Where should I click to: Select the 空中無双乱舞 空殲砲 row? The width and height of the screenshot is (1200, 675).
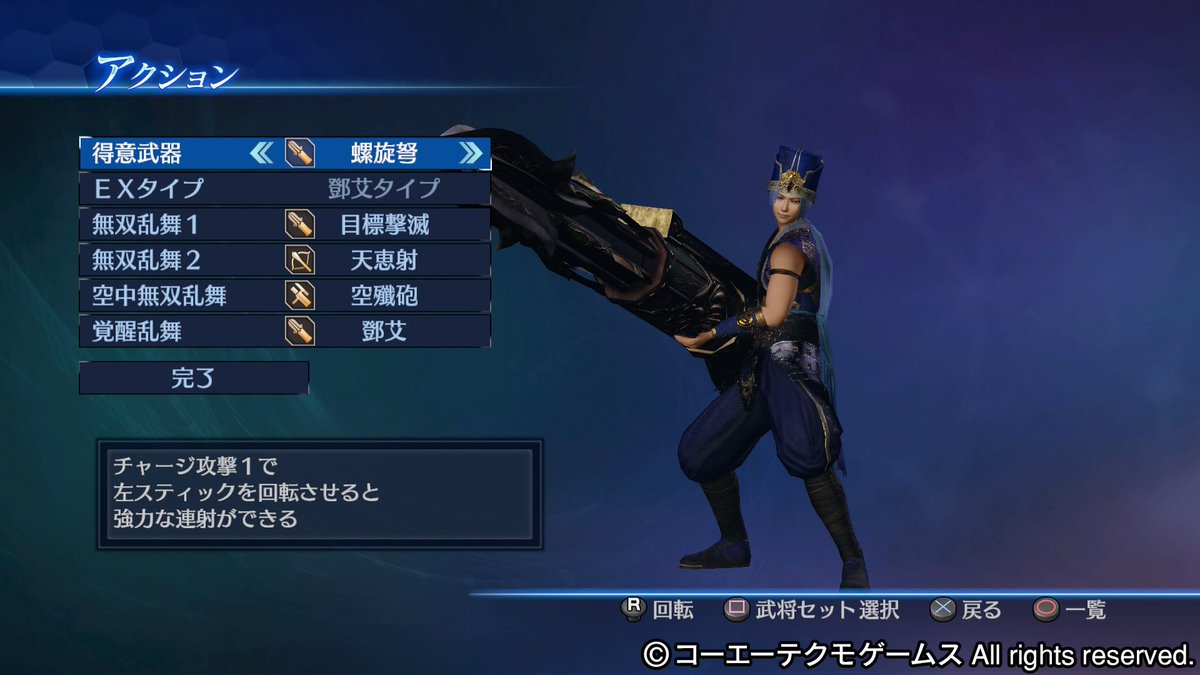(x=285, y=295)
